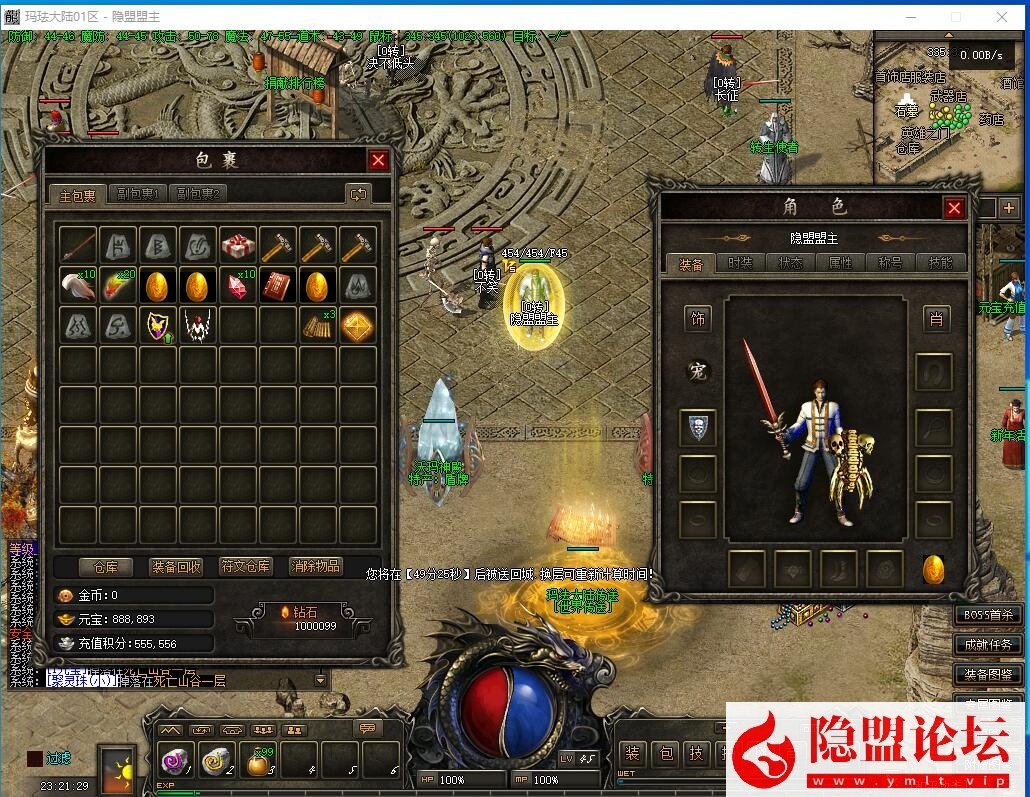The image size is (1030, 797).
Task: Open the 属性 attributes tab
Action: click(x=841, y=263)
